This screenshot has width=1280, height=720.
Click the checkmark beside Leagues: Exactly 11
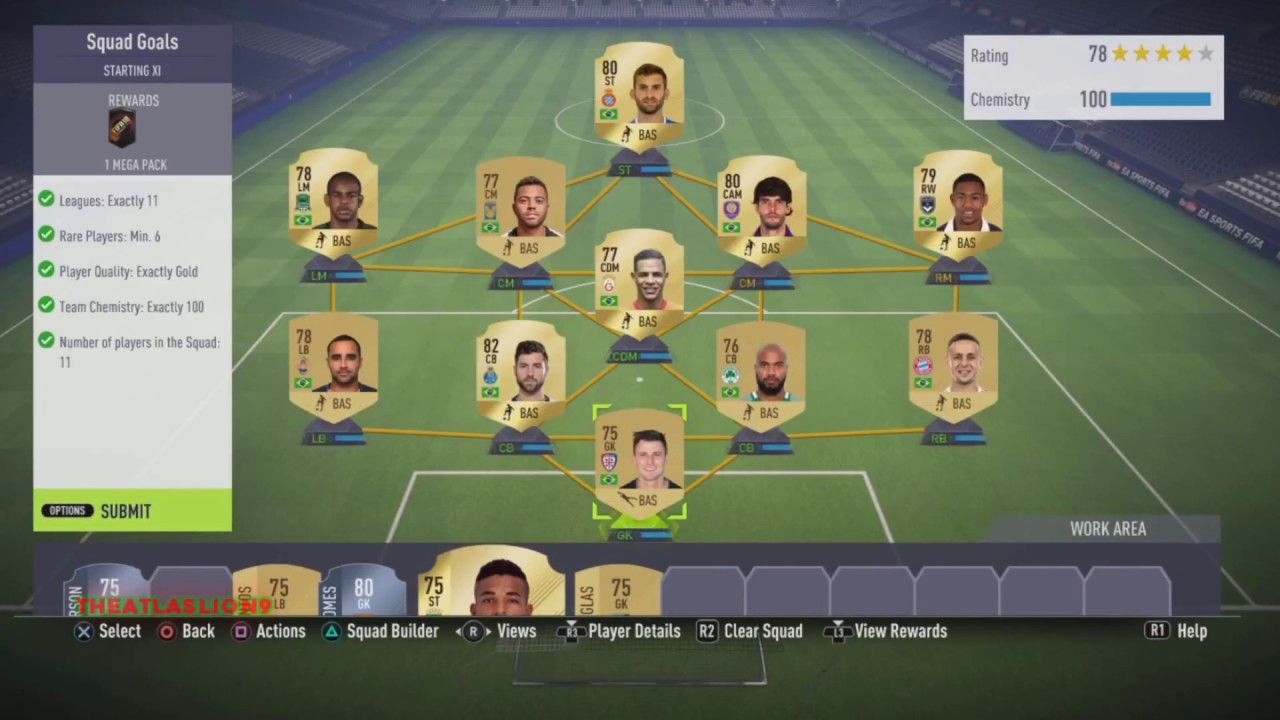pyautogui.click(x=45, y=200)
